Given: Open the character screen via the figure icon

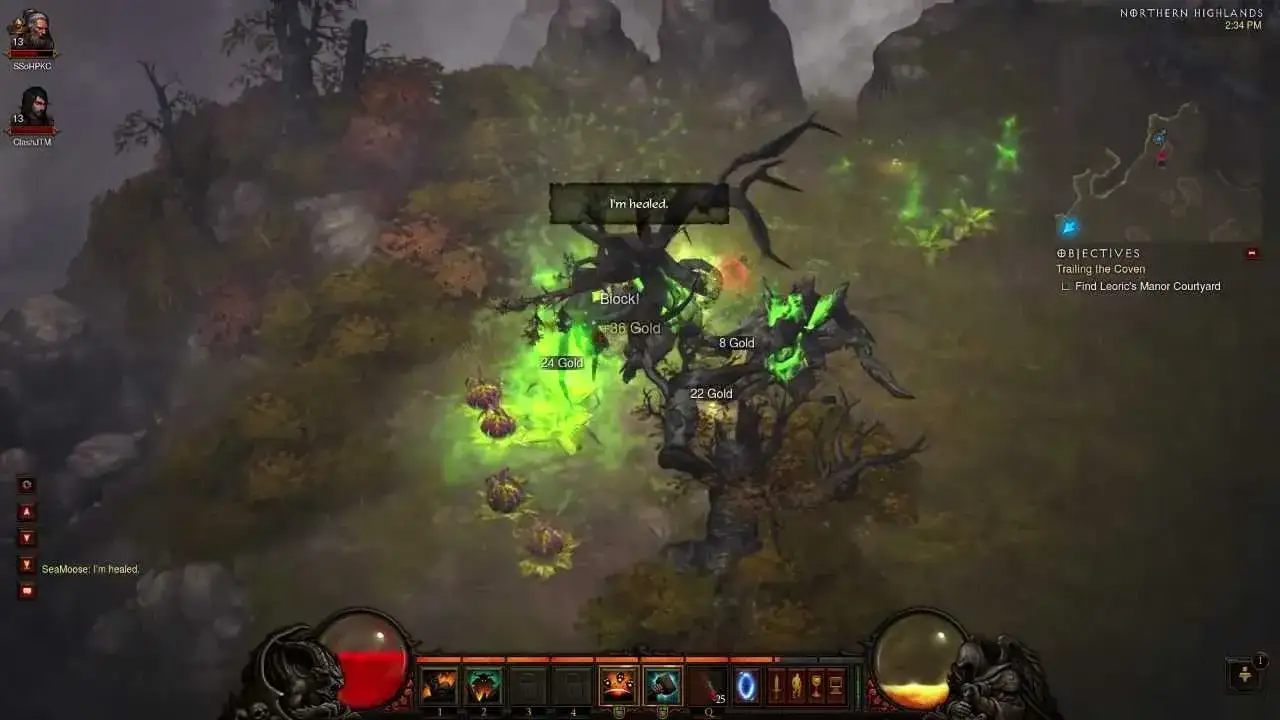Looking at the screenshot, I should pos(795,686).
